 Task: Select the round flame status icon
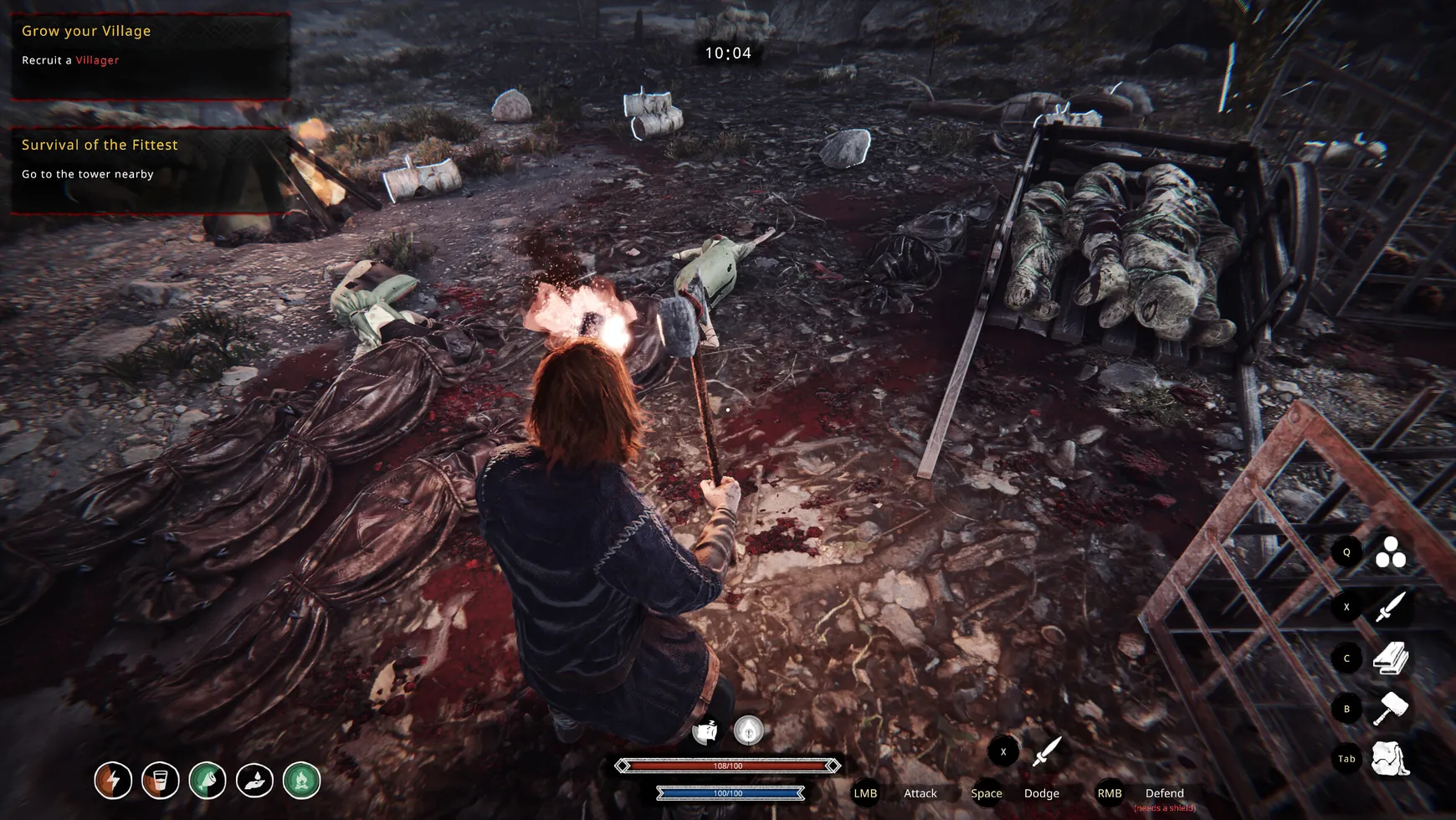point(749,730)
